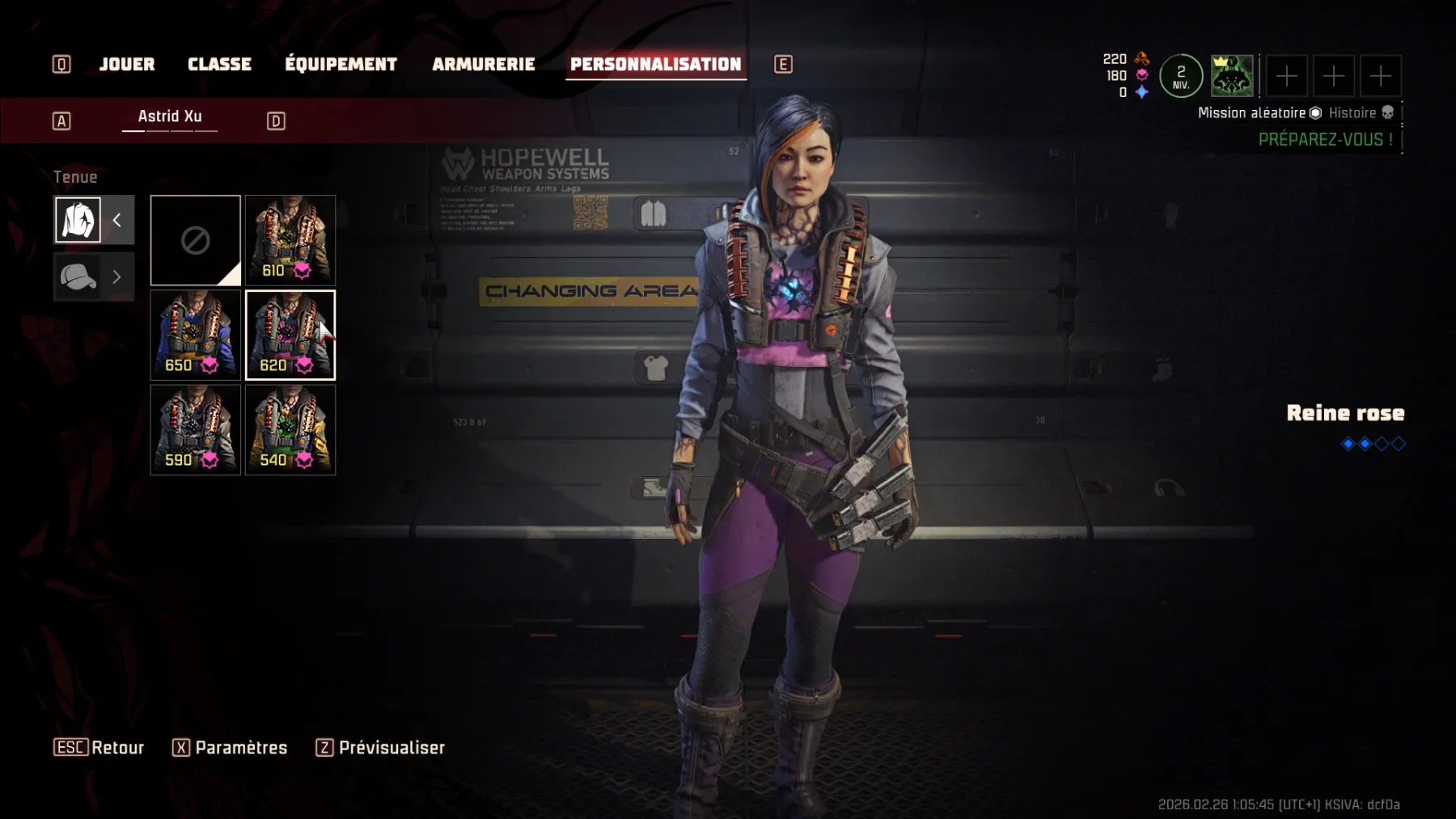Open the Paramètres settings
This screenshot has width=1456, height=819.
[x=231, y=748]
